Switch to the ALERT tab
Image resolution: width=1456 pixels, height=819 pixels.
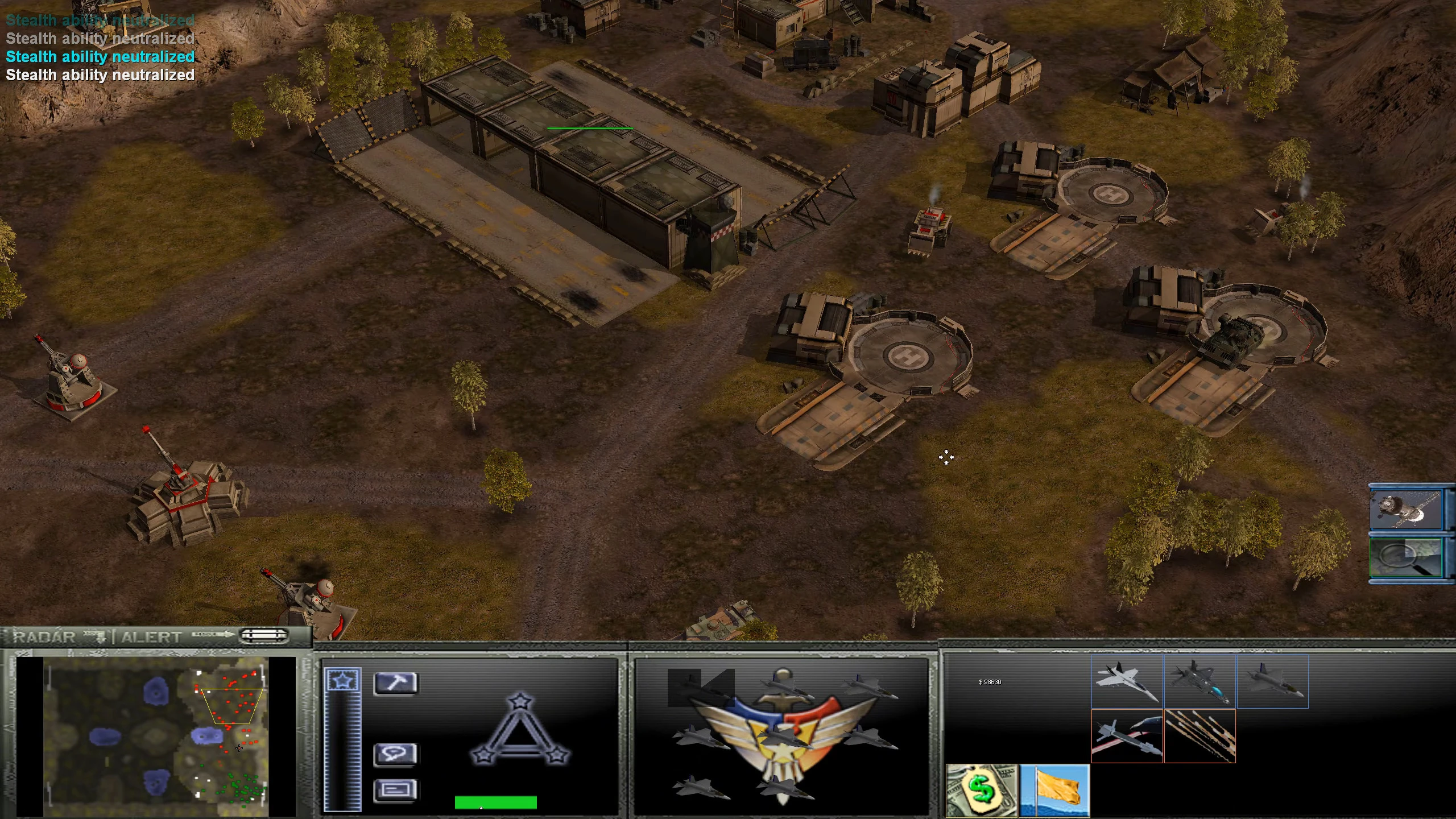(151, 637)
